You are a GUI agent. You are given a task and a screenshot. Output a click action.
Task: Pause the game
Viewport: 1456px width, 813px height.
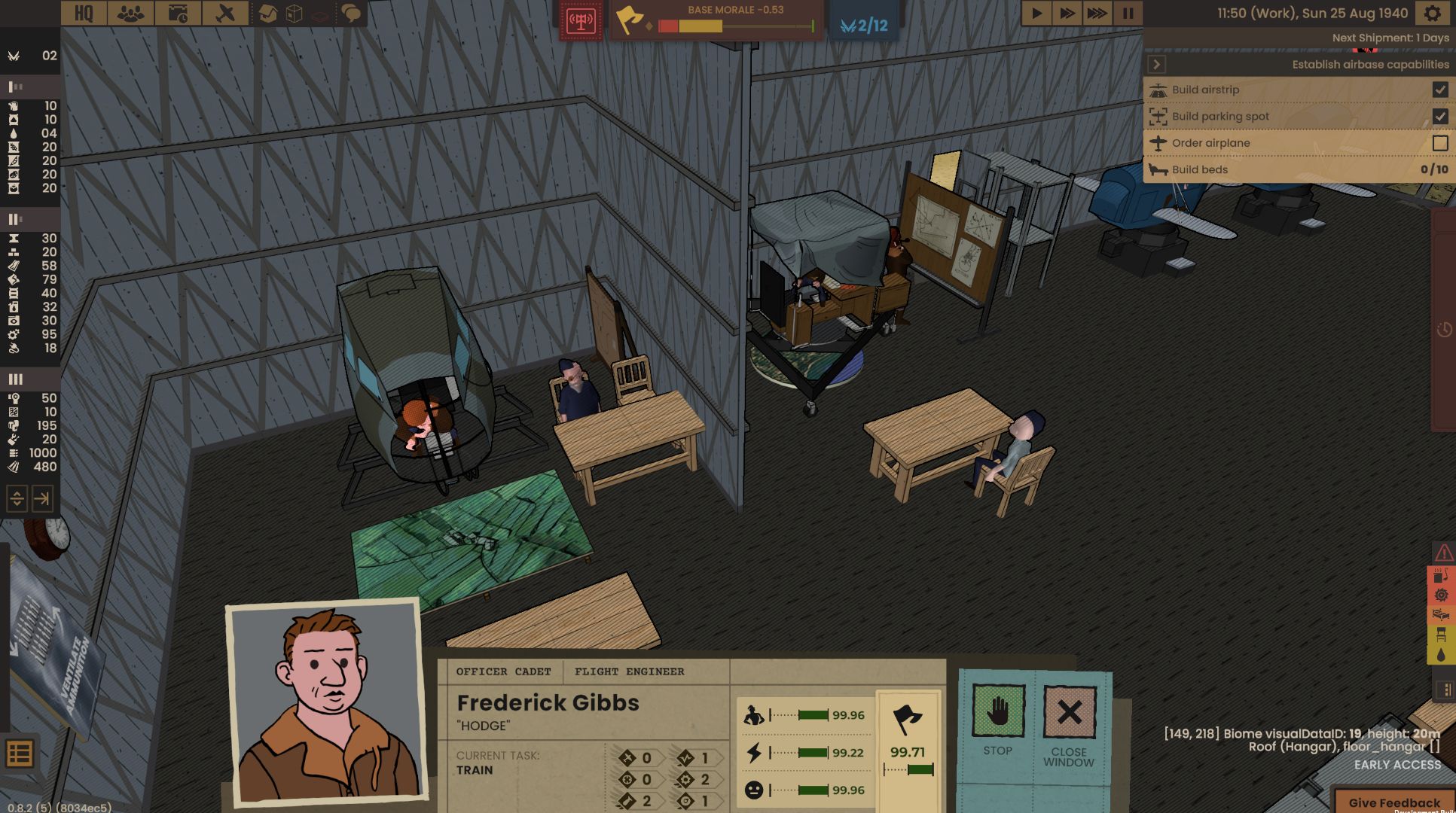[1128, 13]
